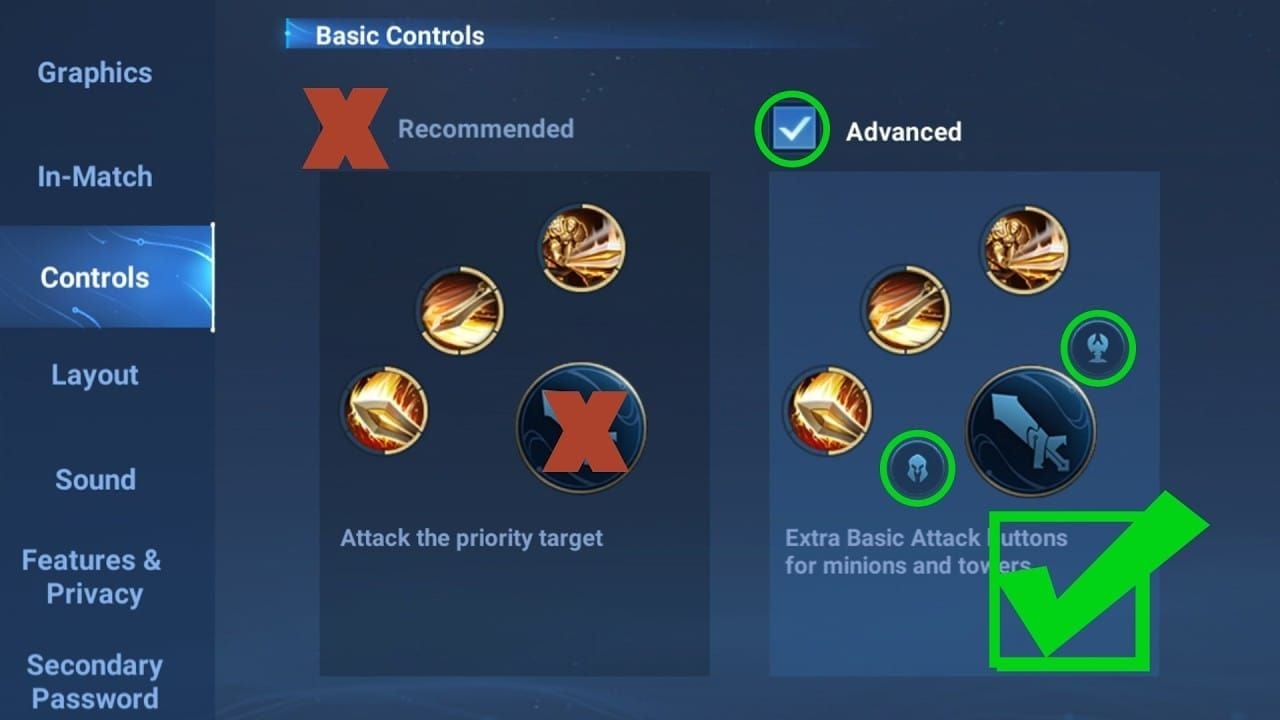Select the dagger skill icon in Recommended preview
Viewport: 1280px width, 720px height.
(460, 311)
